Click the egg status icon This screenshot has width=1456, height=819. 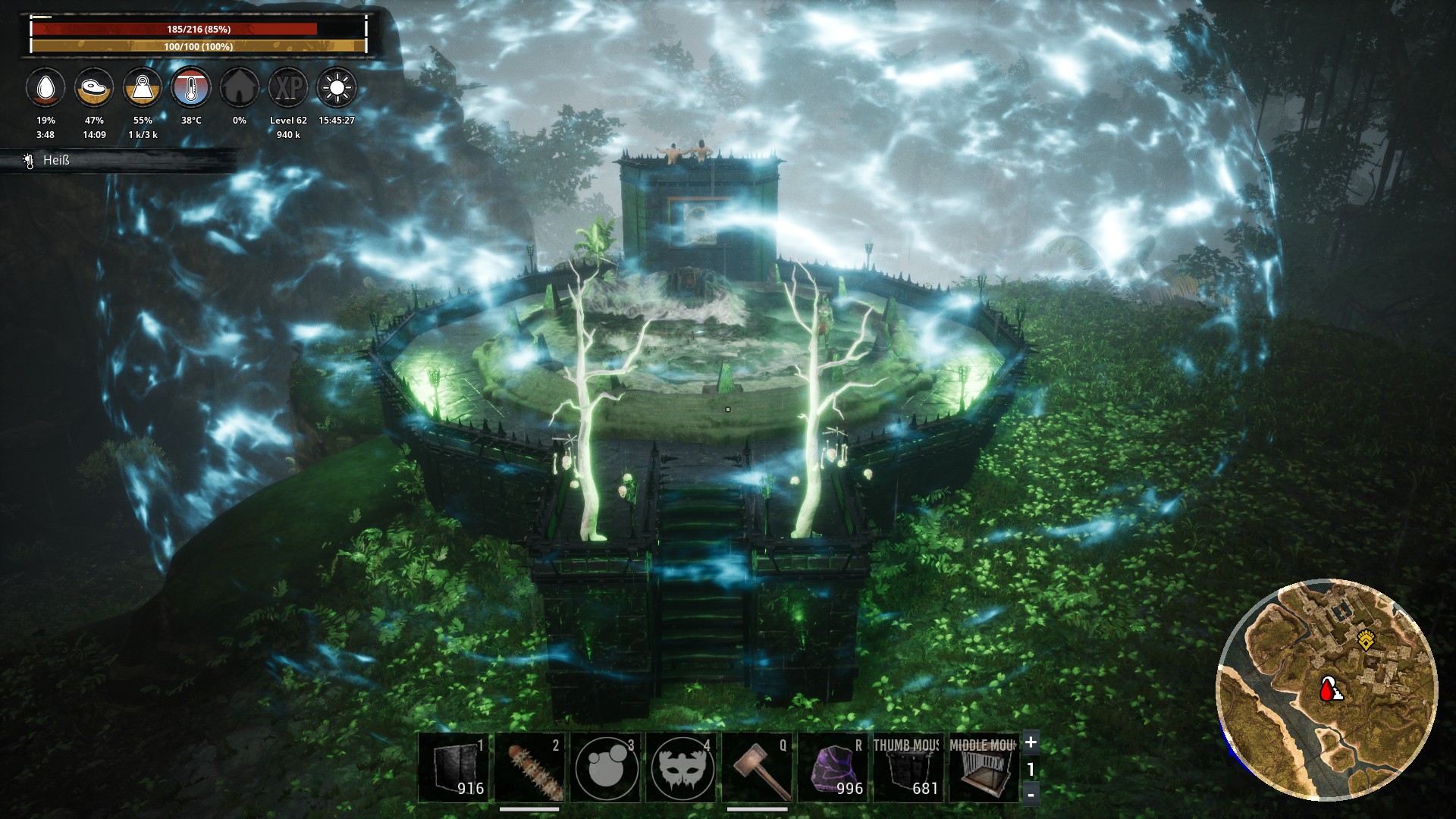coord(45,88)
